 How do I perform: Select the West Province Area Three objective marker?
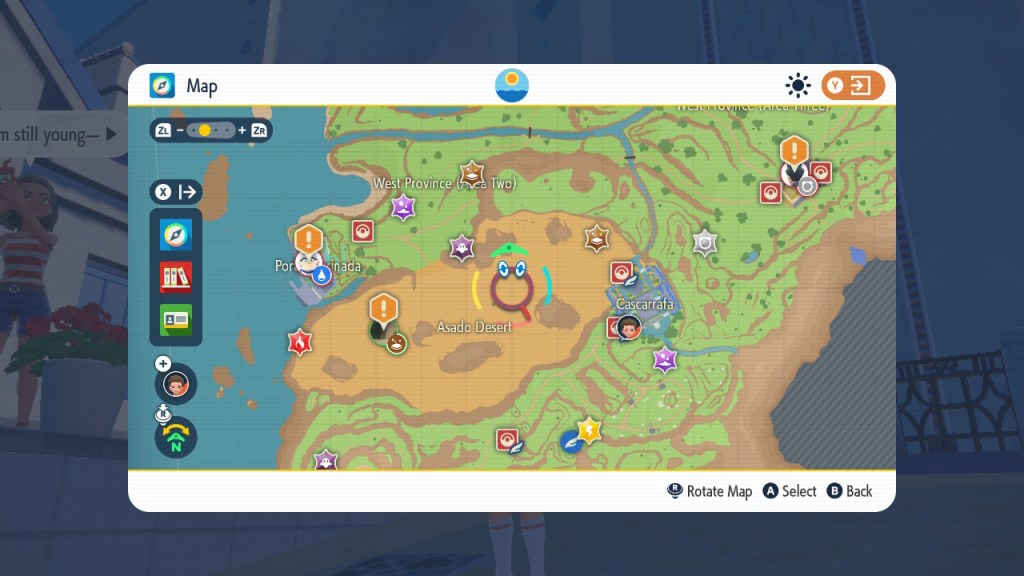(x=794, y=151)
